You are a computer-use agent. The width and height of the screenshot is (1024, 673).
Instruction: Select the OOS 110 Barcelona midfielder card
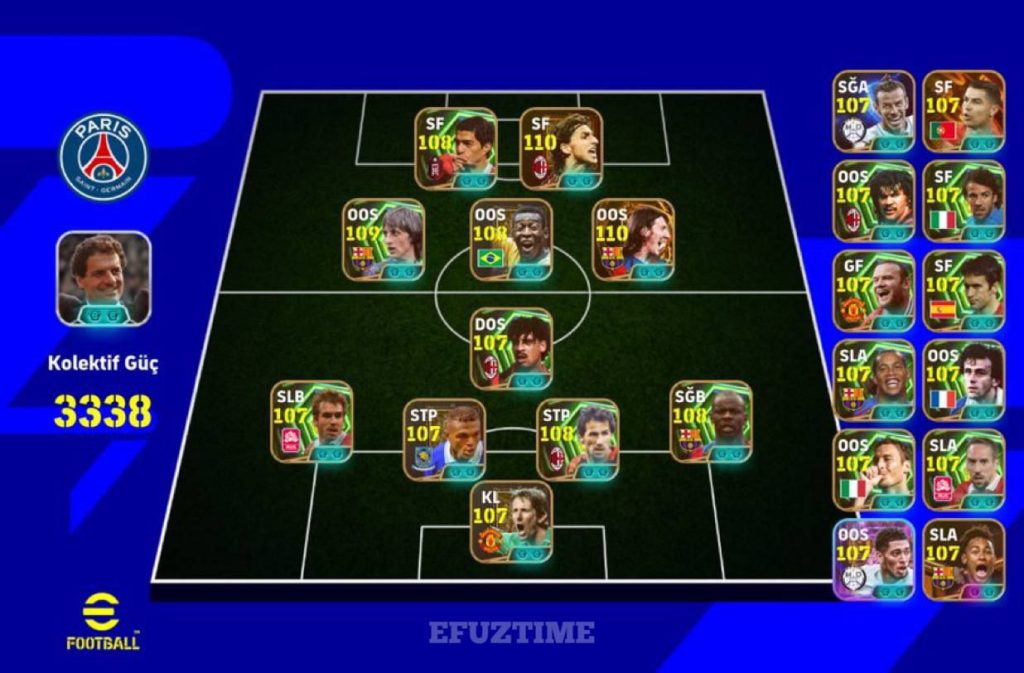point(633,240)
